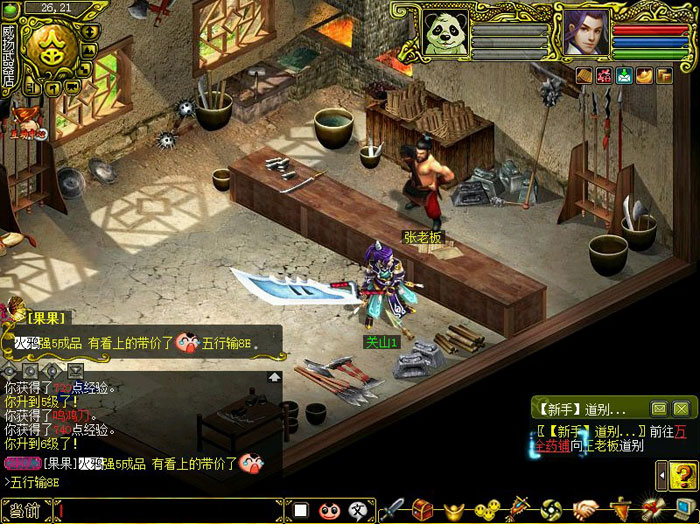
Task: Click the sword attack icon in toolbar
Action: (390, 509)
